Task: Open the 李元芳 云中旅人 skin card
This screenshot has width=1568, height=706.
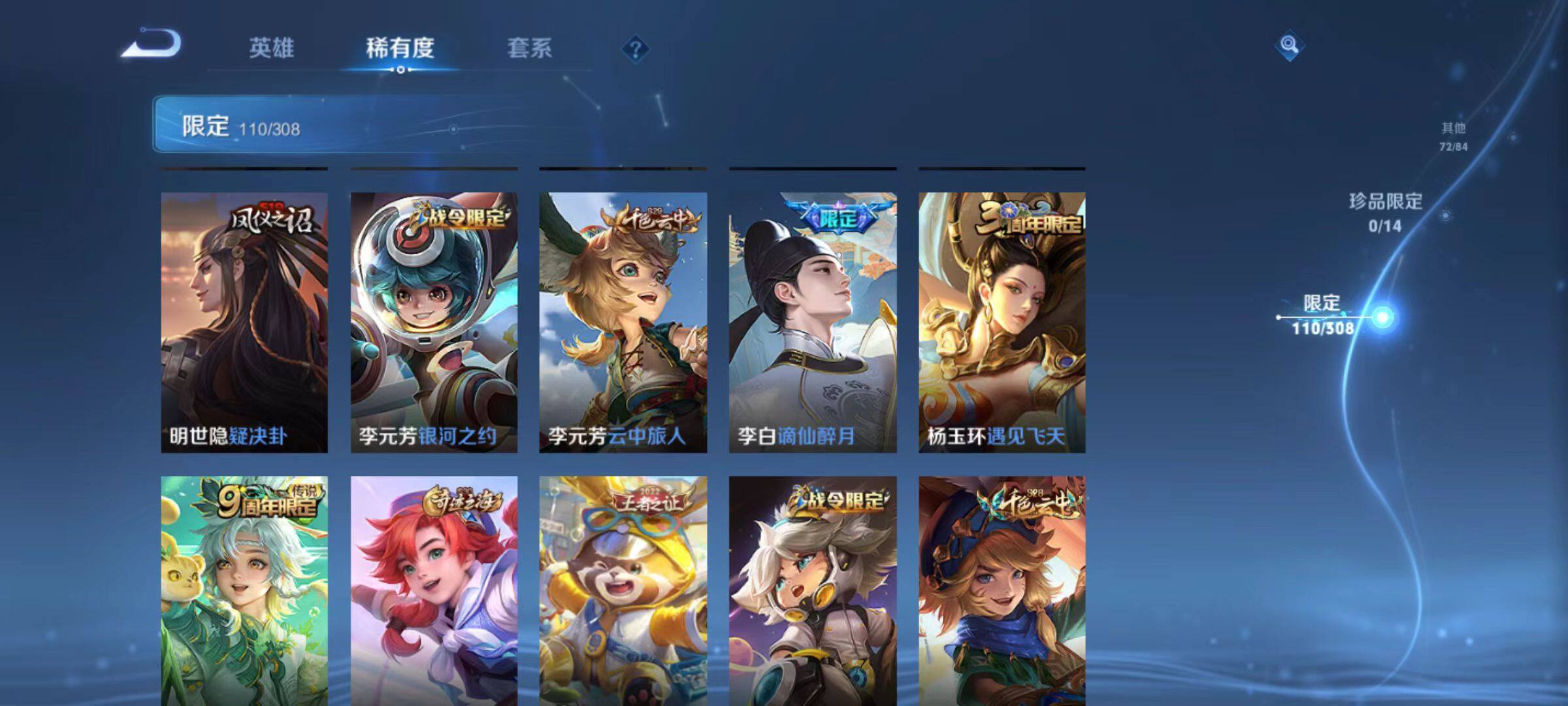Action: point(623,322)
